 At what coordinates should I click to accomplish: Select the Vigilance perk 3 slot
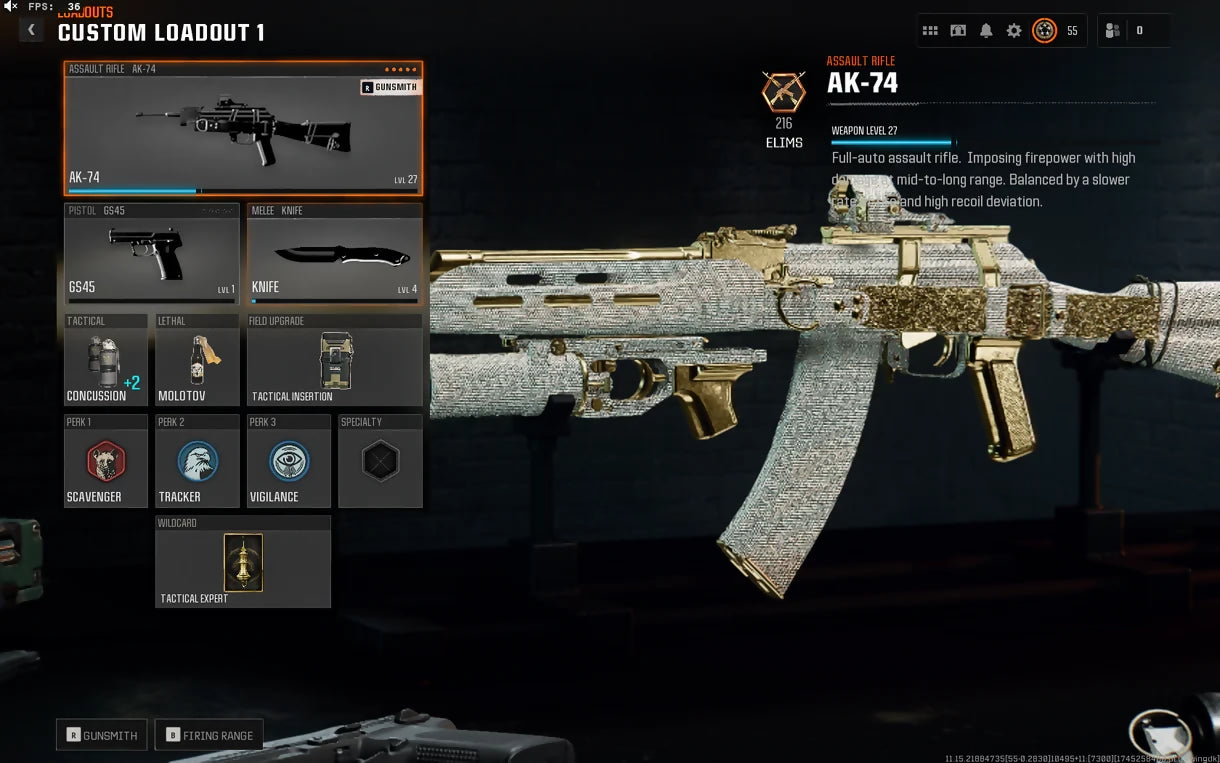(x=289, y=462)
